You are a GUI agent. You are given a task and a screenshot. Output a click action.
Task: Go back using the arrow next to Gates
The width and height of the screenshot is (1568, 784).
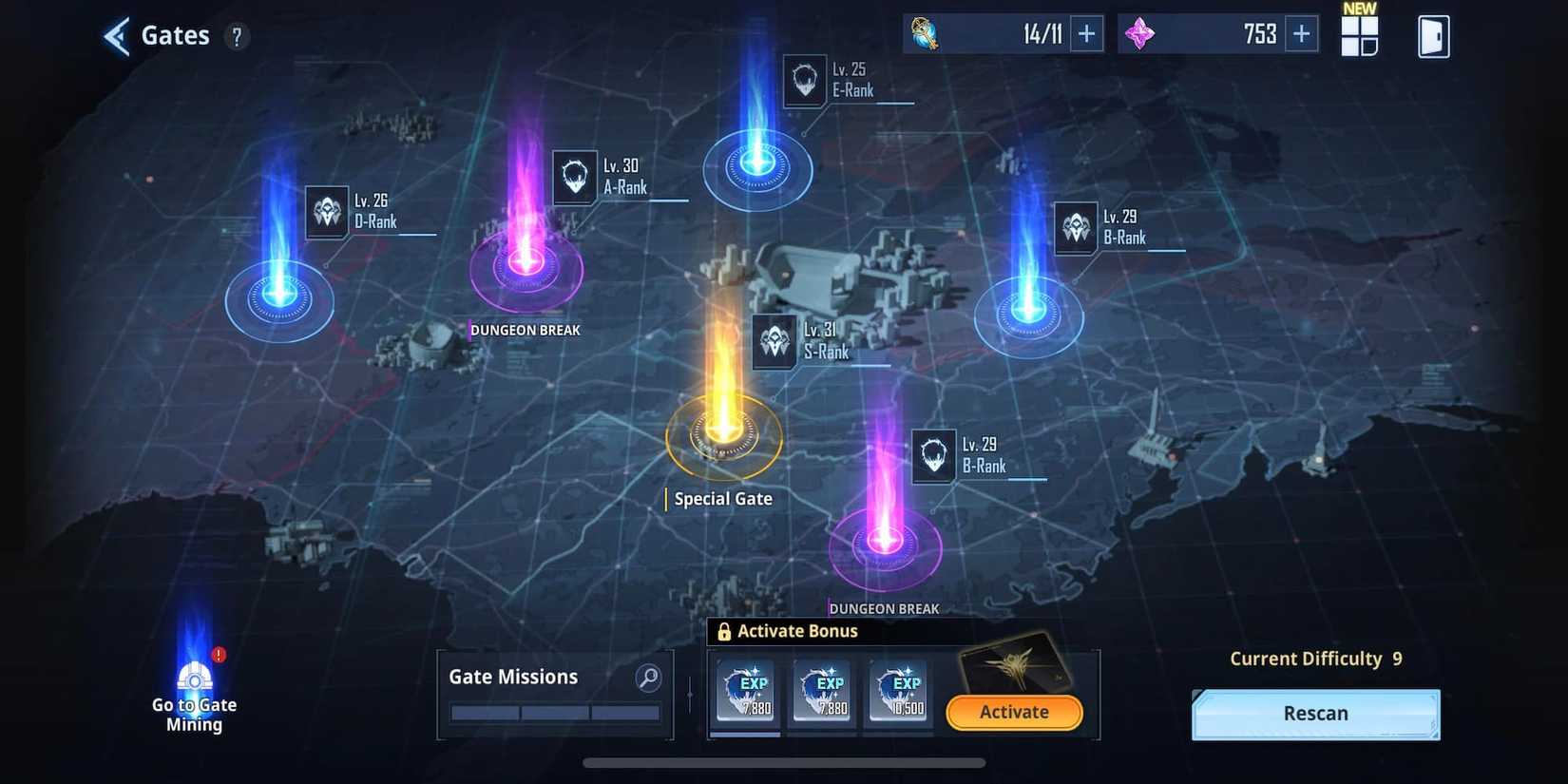pyautogui.click(x=115, y=35)
